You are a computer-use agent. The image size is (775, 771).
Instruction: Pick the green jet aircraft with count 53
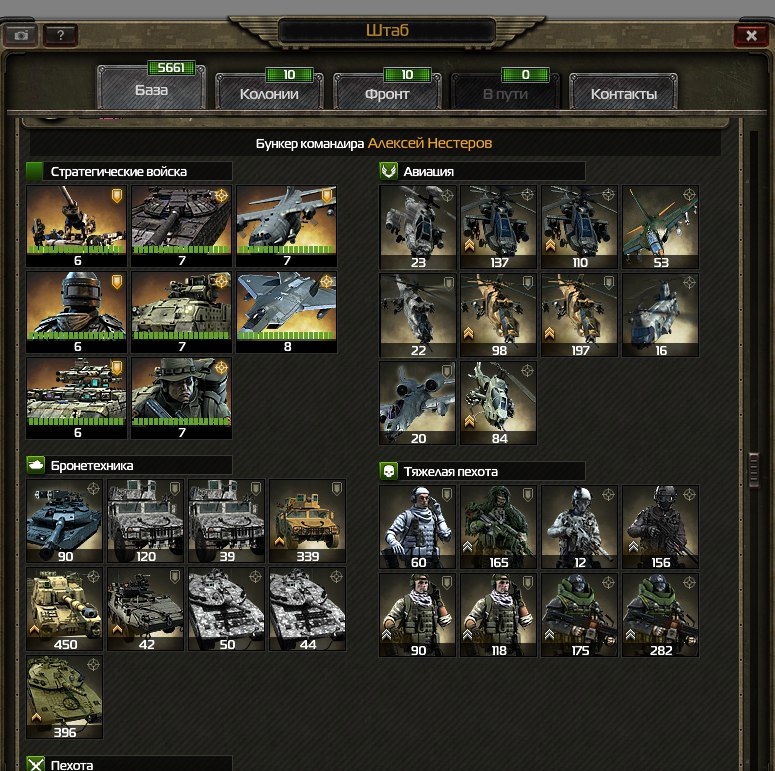coord(660,227)
